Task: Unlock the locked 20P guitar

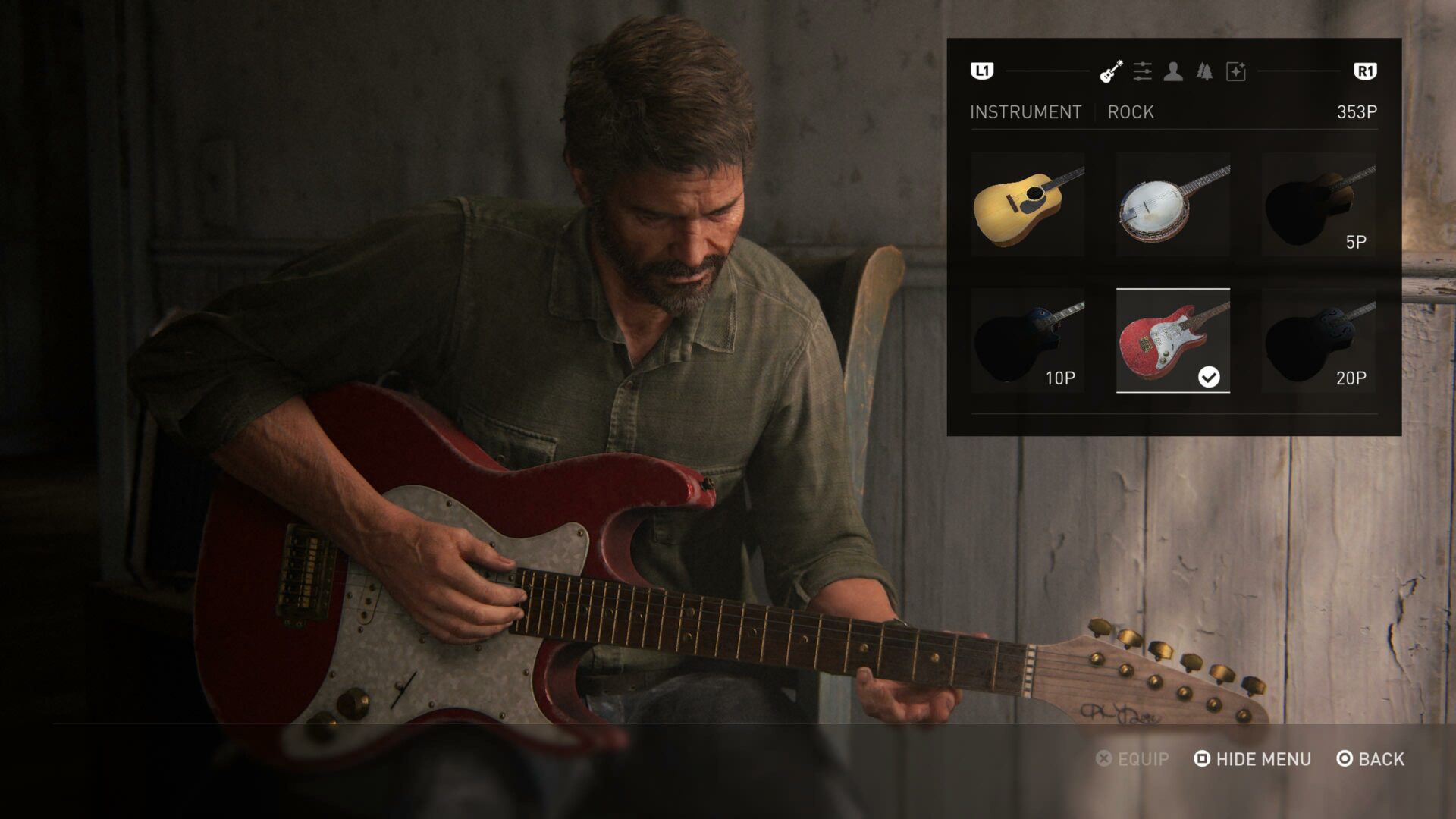Action: tap(1319, 341)
